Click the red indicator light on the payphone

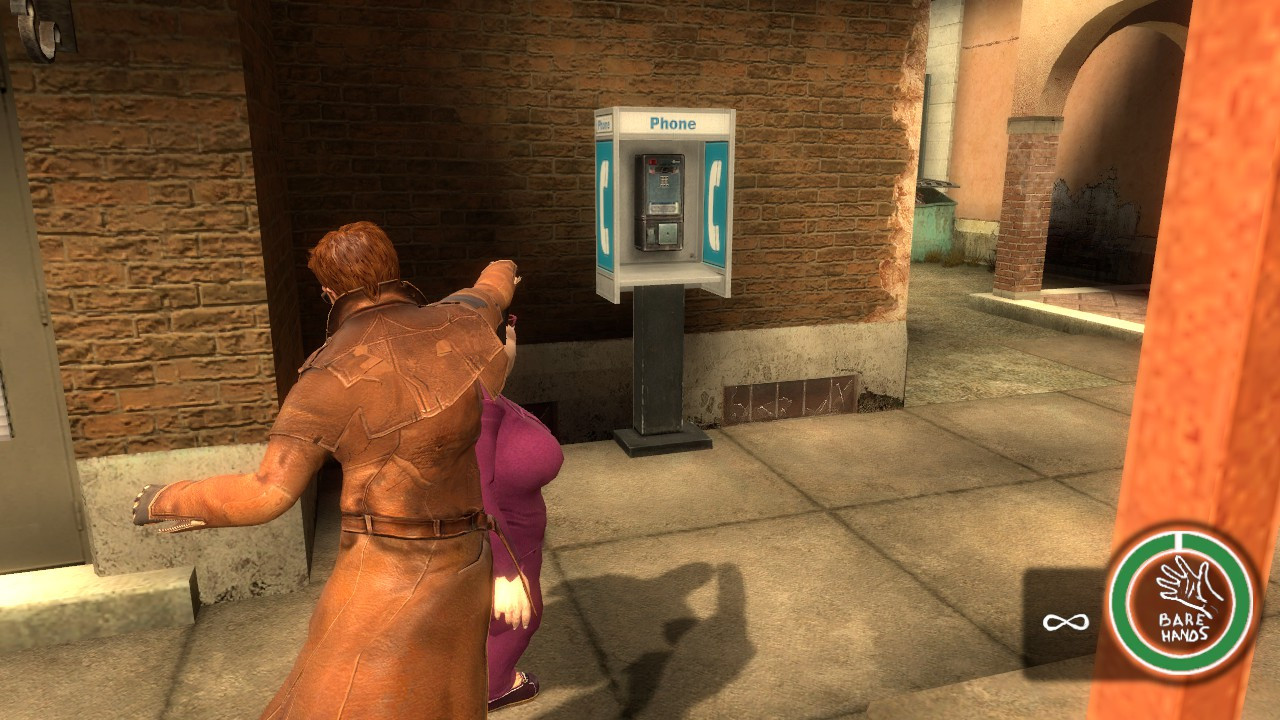[x=653, y=160]
